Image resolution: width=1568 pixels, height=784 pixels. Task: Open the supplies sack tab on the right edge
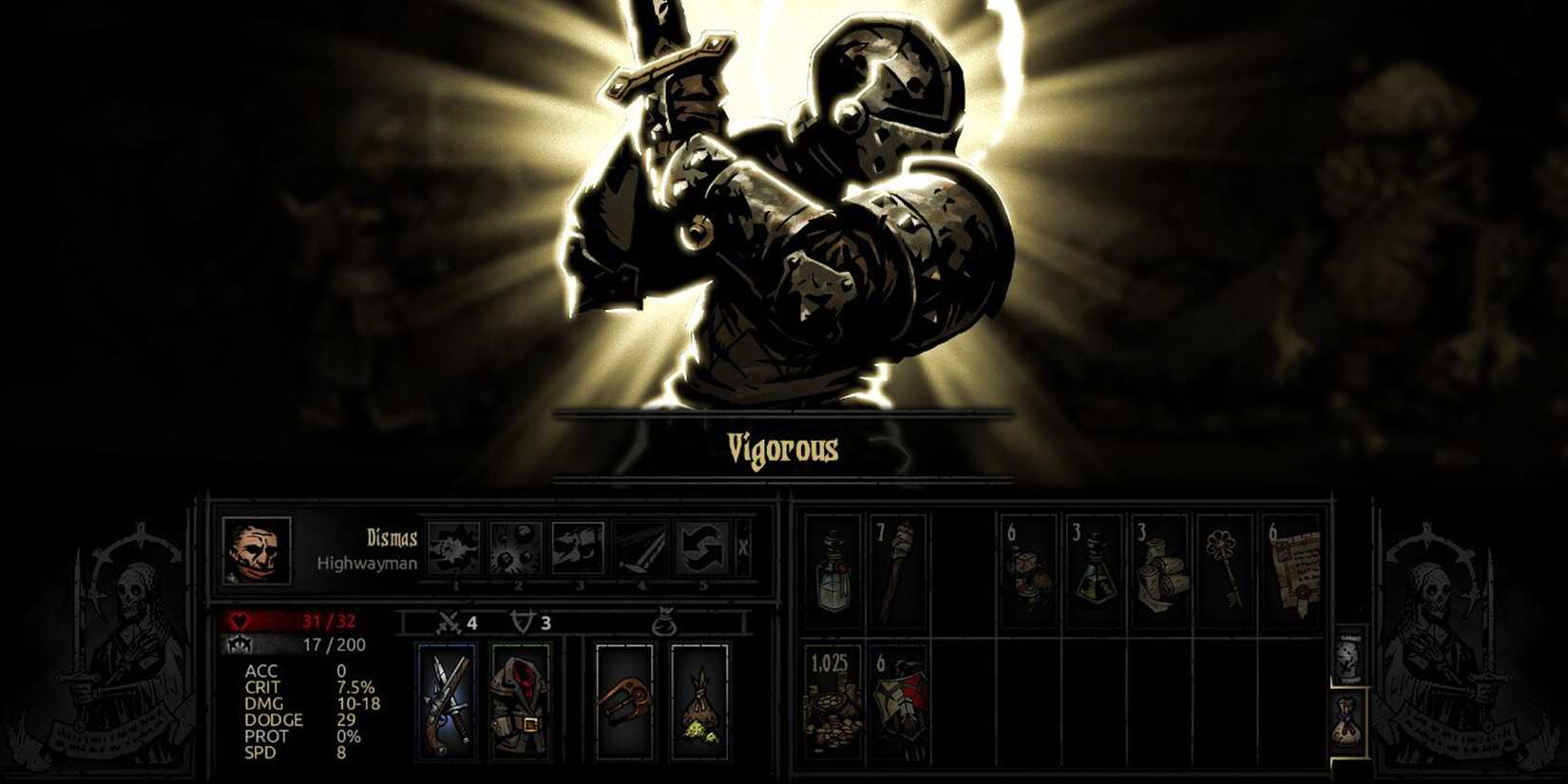point(1344,722)
